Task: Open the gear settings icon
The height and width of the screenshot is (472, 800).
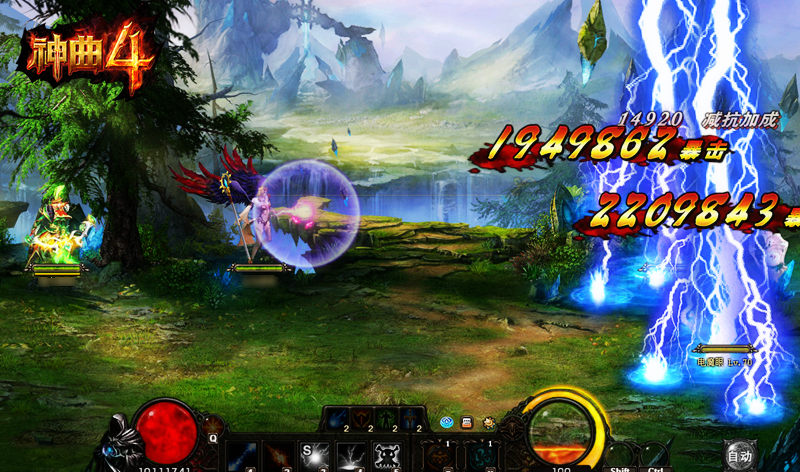Action: pyautogui.click(x=490, y=423)
